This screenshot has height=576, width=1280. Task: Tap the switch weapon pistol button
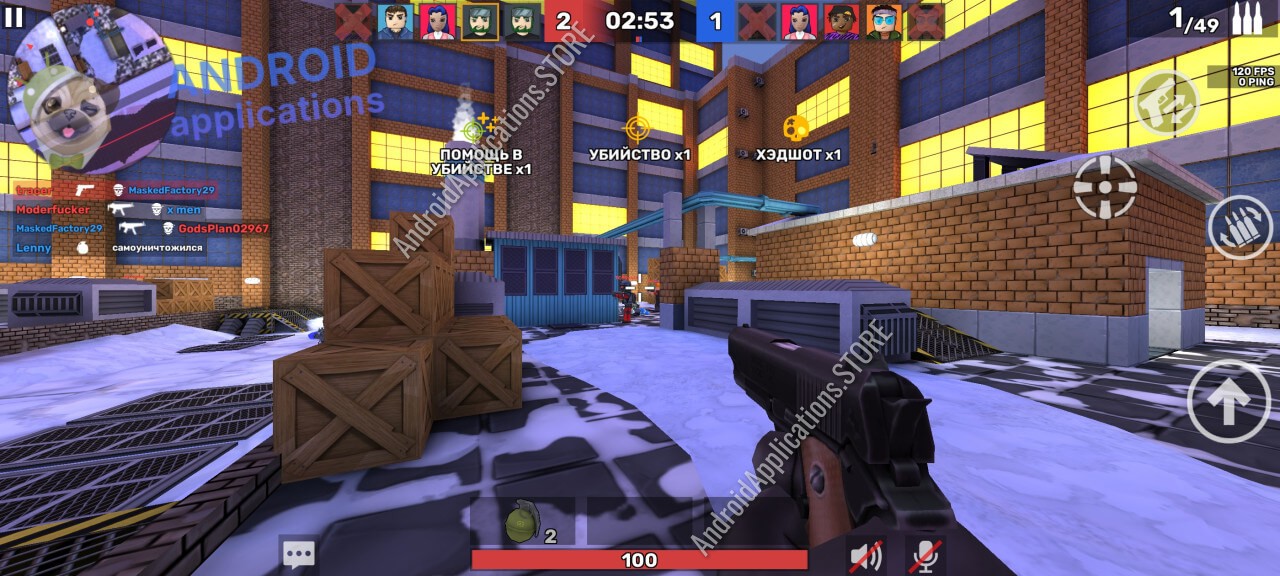pos(1167,104)
